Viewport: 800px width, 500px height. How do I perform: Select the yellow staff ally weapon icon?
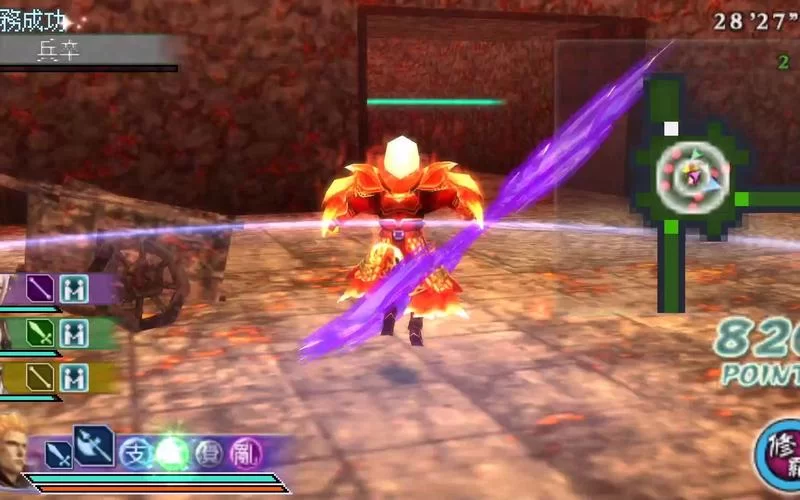point(40,377)
